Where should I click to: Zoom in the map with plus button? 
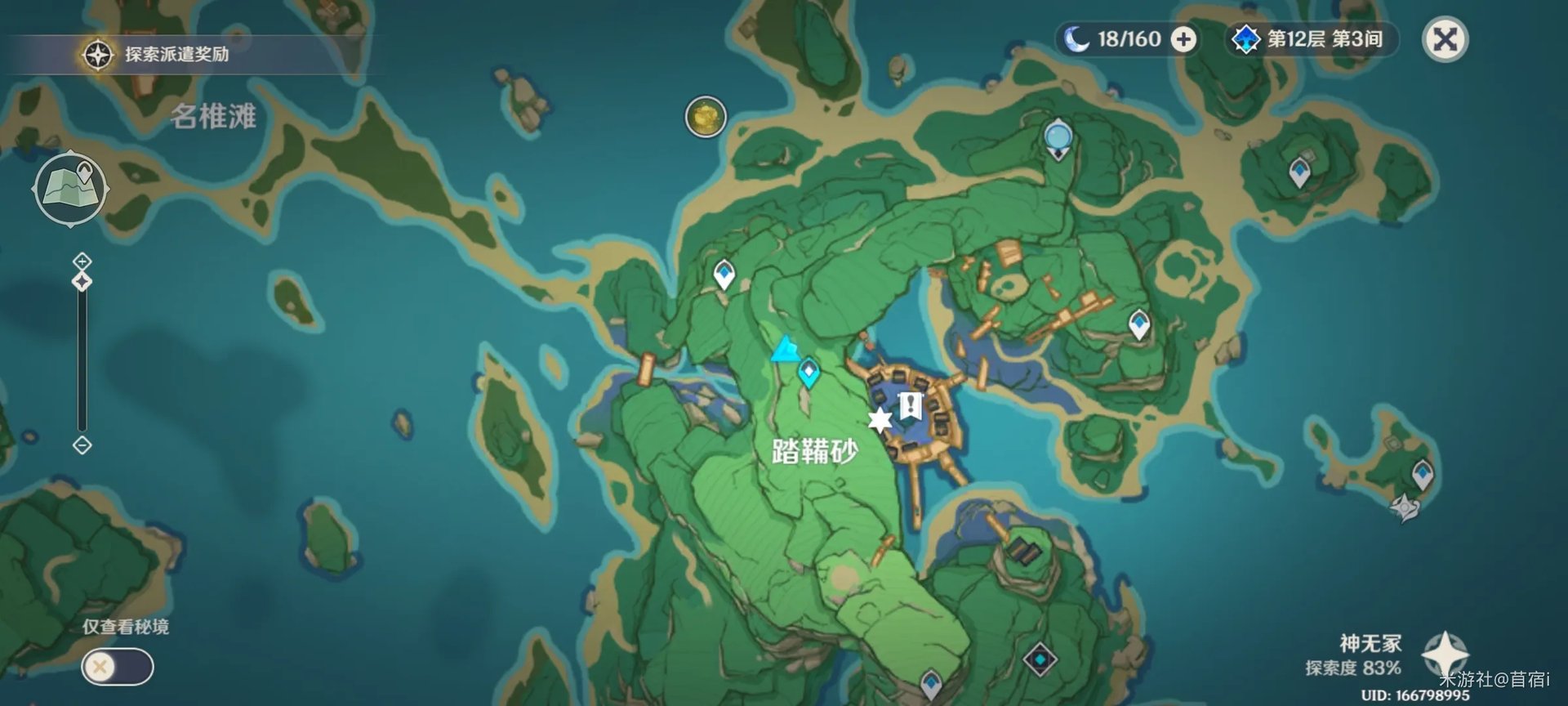pos(82,261)
